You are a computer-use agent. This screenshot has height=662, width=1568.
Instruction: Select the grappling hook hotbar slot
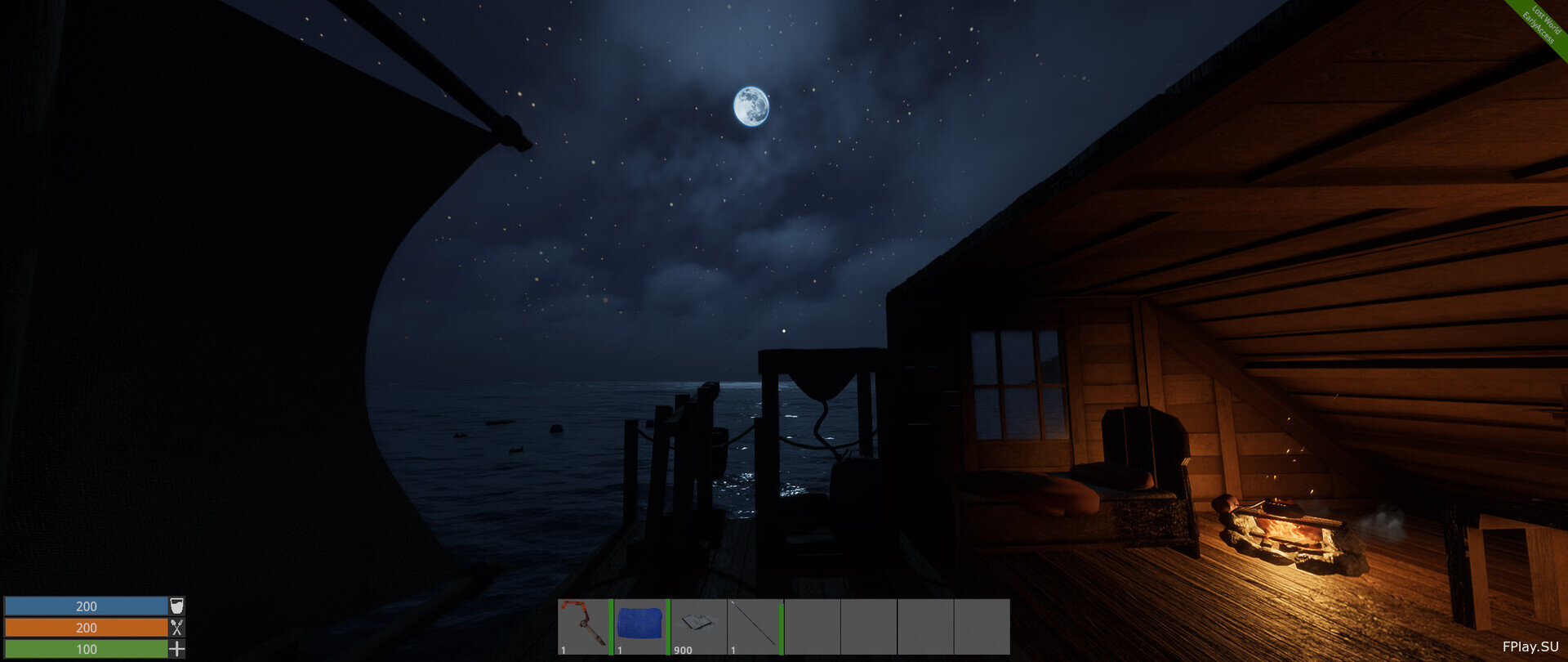pos(585,626)
